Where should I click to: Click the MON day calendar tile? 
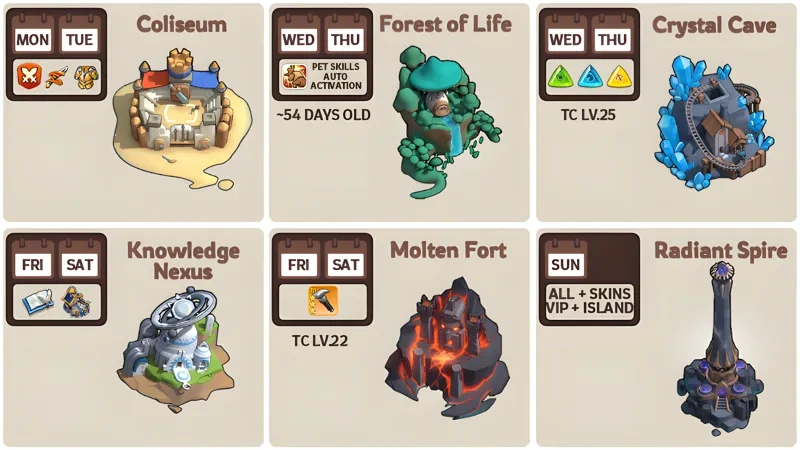[32, 39]
